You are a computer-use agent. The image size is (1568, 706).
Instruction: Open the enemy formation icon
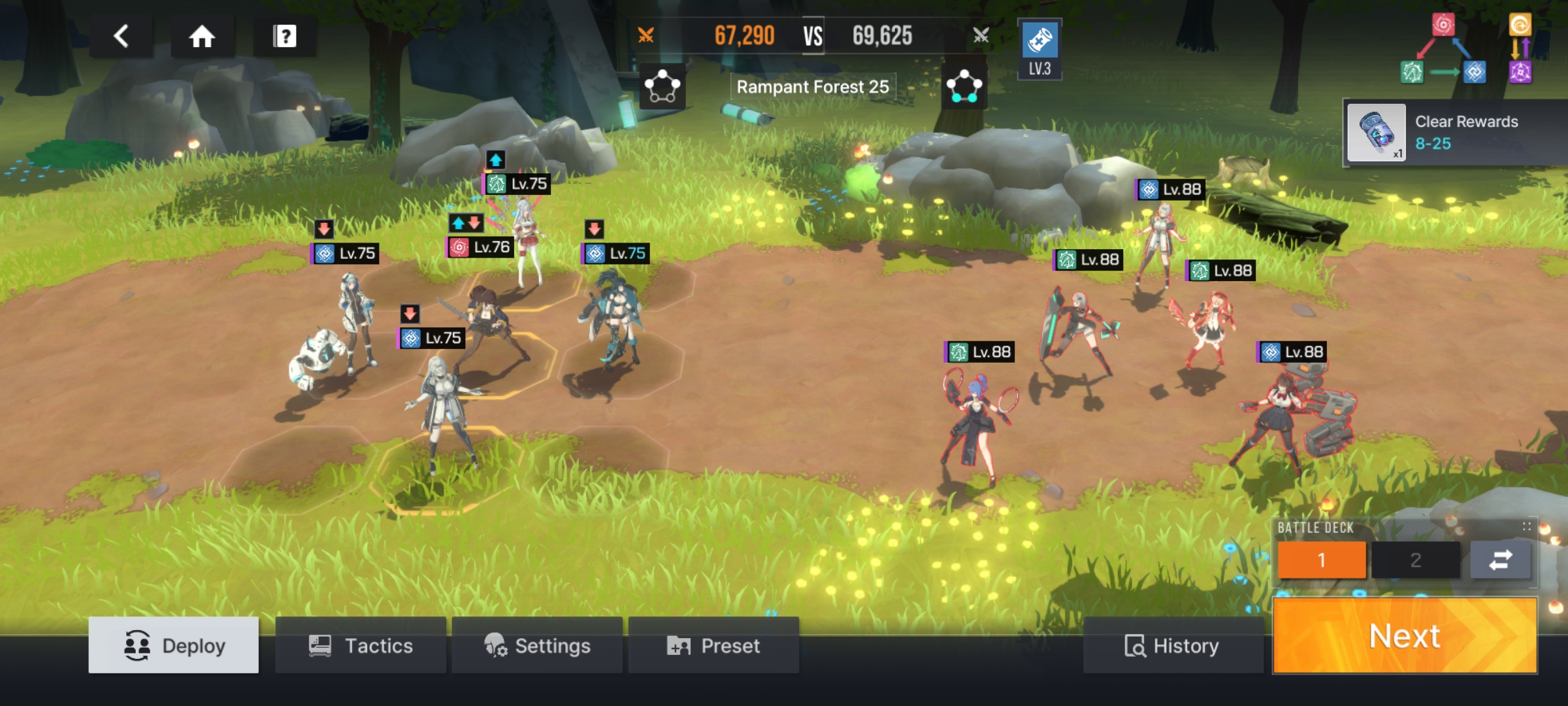pyautogui.click(x=964, y=86)
